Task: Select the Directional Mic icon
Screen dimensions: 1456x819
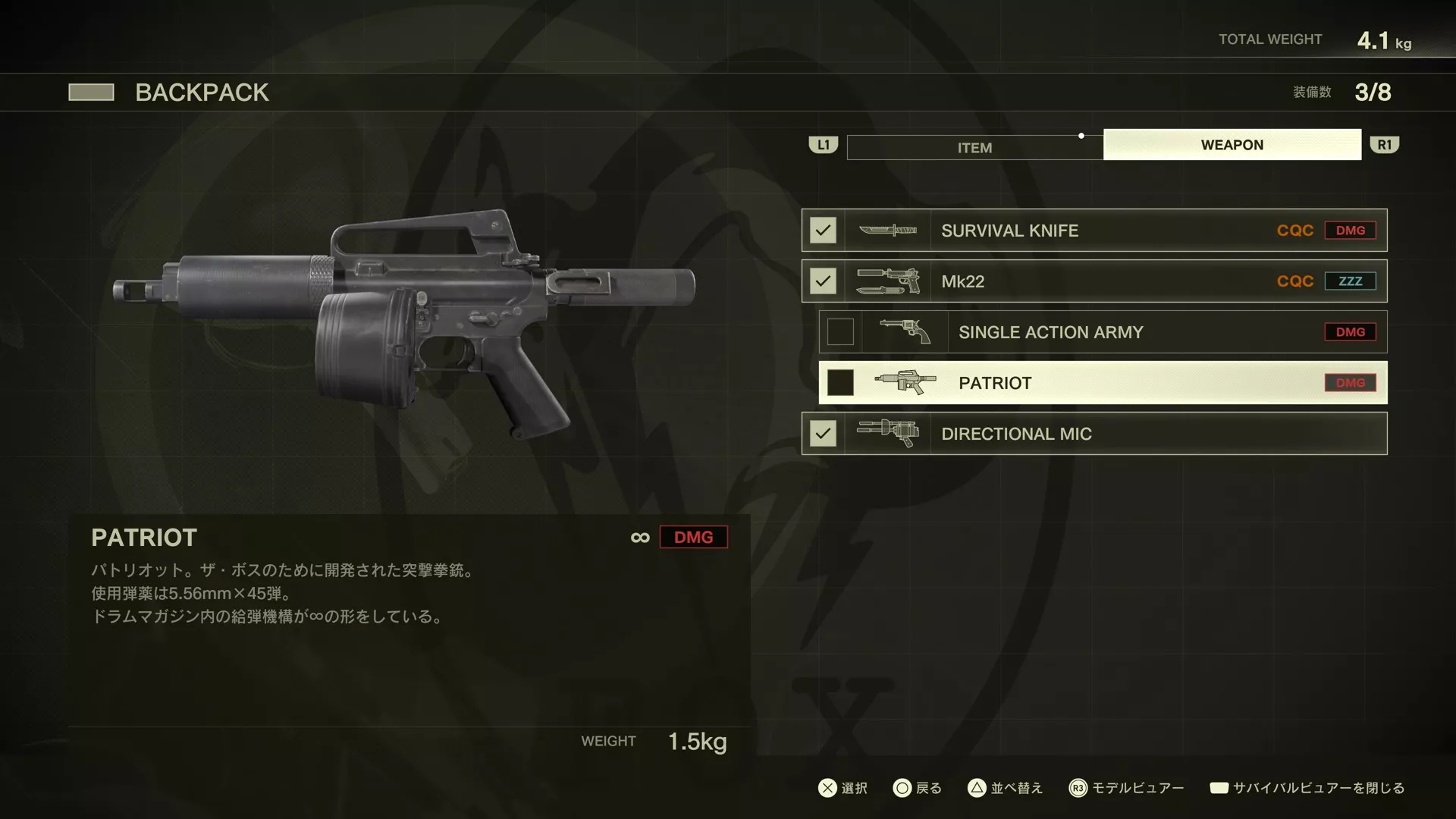Action: click(887, 433)
